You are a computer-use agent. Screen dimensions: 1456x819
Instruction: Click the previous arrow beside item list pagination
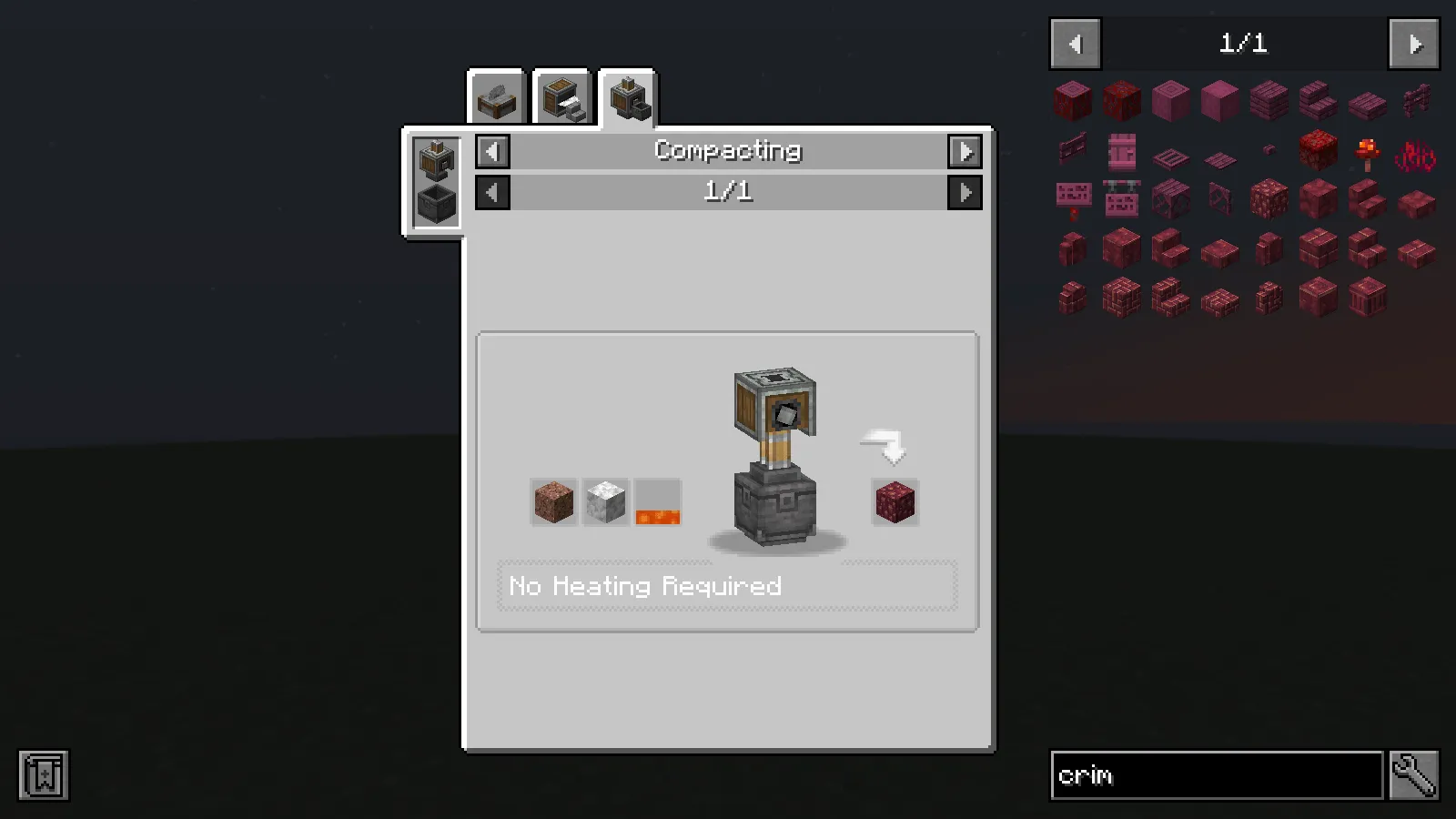coord(1074,44)
